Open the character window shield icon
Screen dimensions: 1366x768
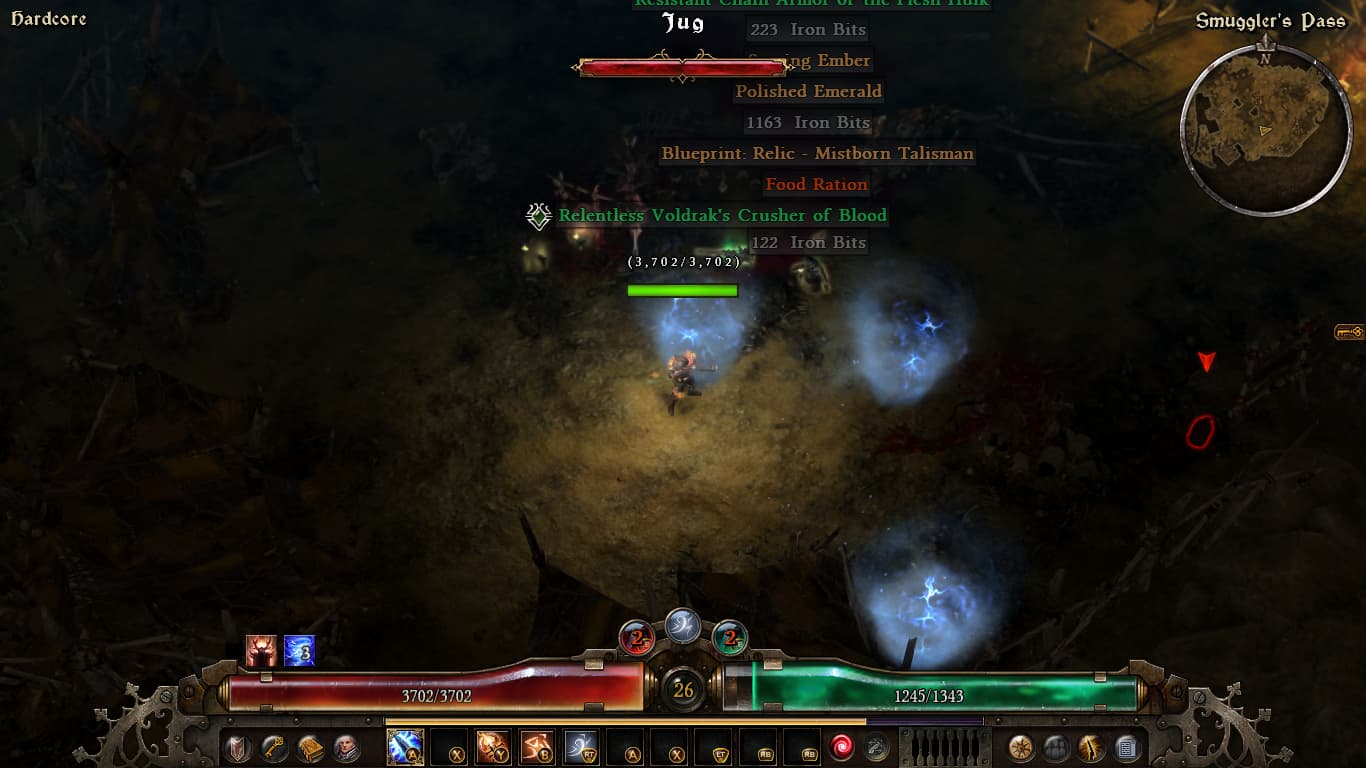(238, 747)
